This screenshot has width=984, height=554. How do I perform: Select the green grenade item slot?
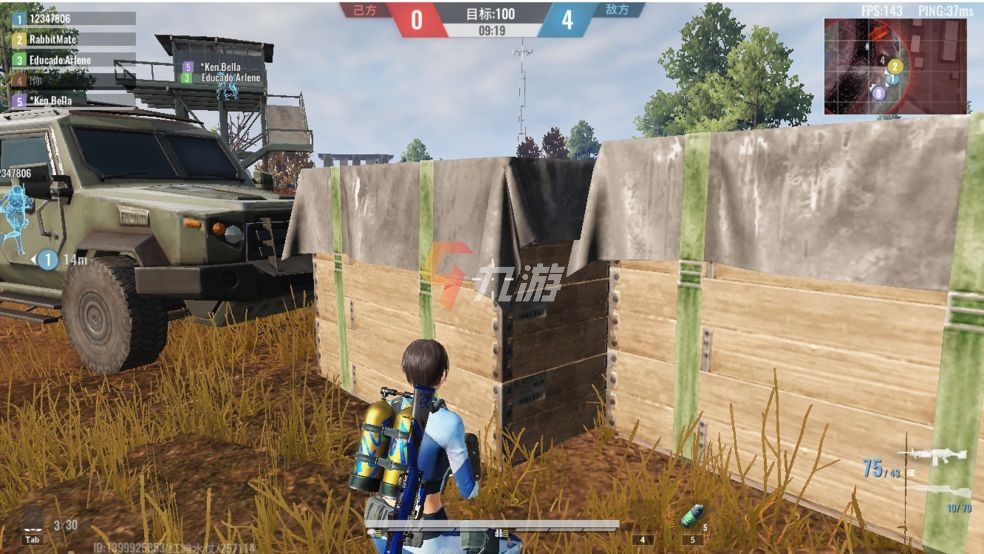690,517
